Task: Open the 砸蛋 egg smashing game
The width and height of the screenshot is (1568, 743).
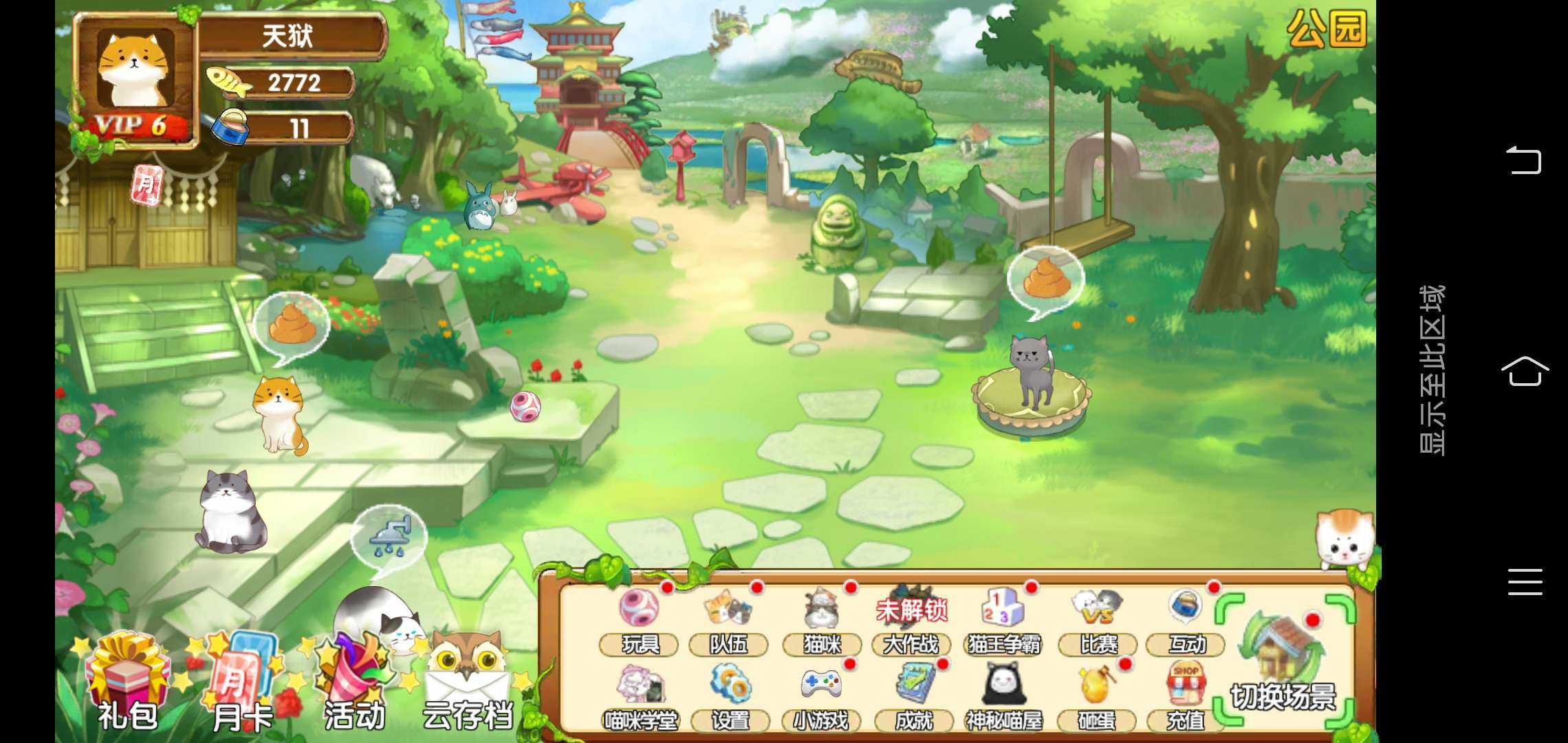Action: (1096, 696)
